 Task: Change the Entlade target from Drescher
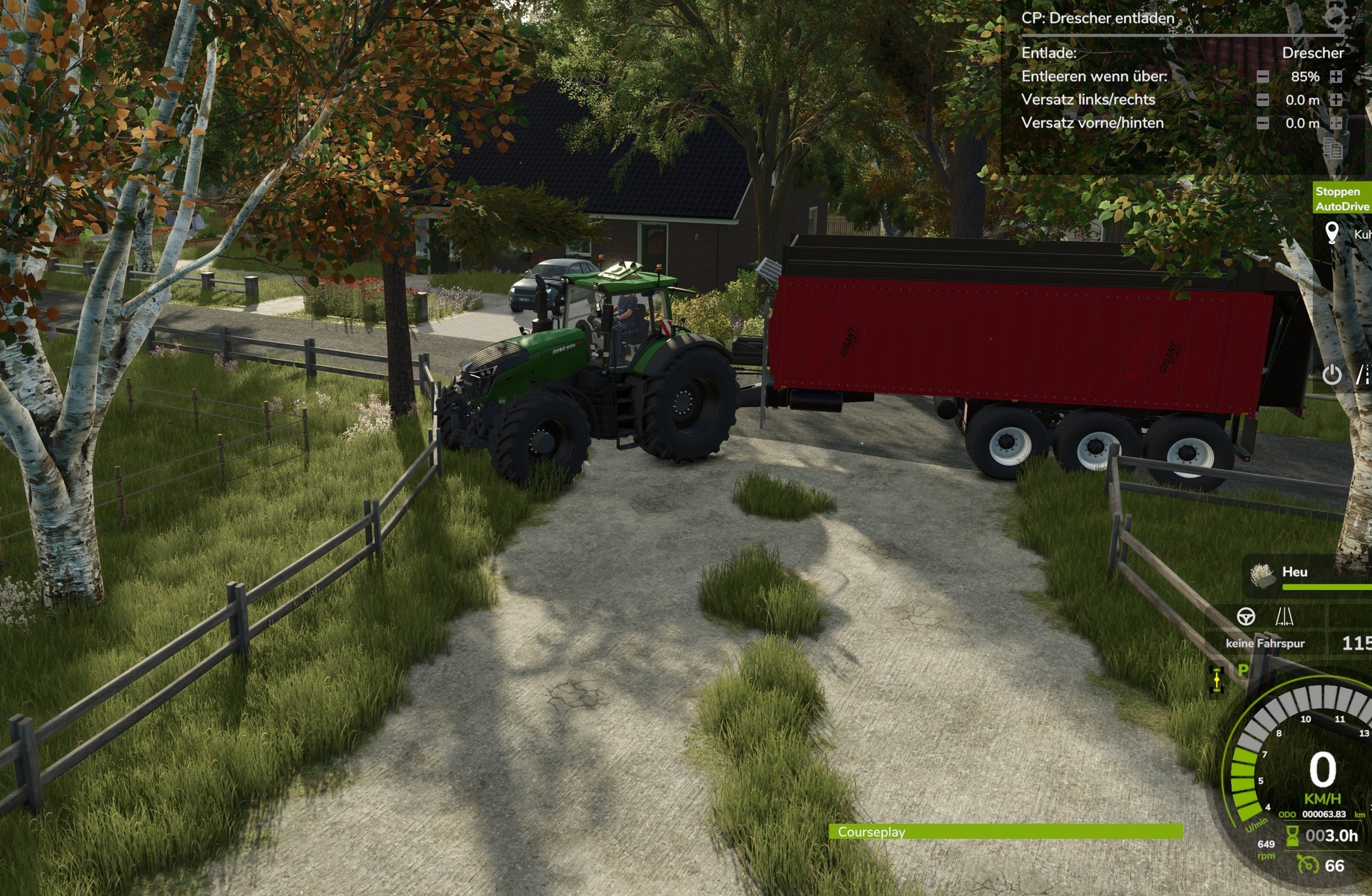[1312, 53]
